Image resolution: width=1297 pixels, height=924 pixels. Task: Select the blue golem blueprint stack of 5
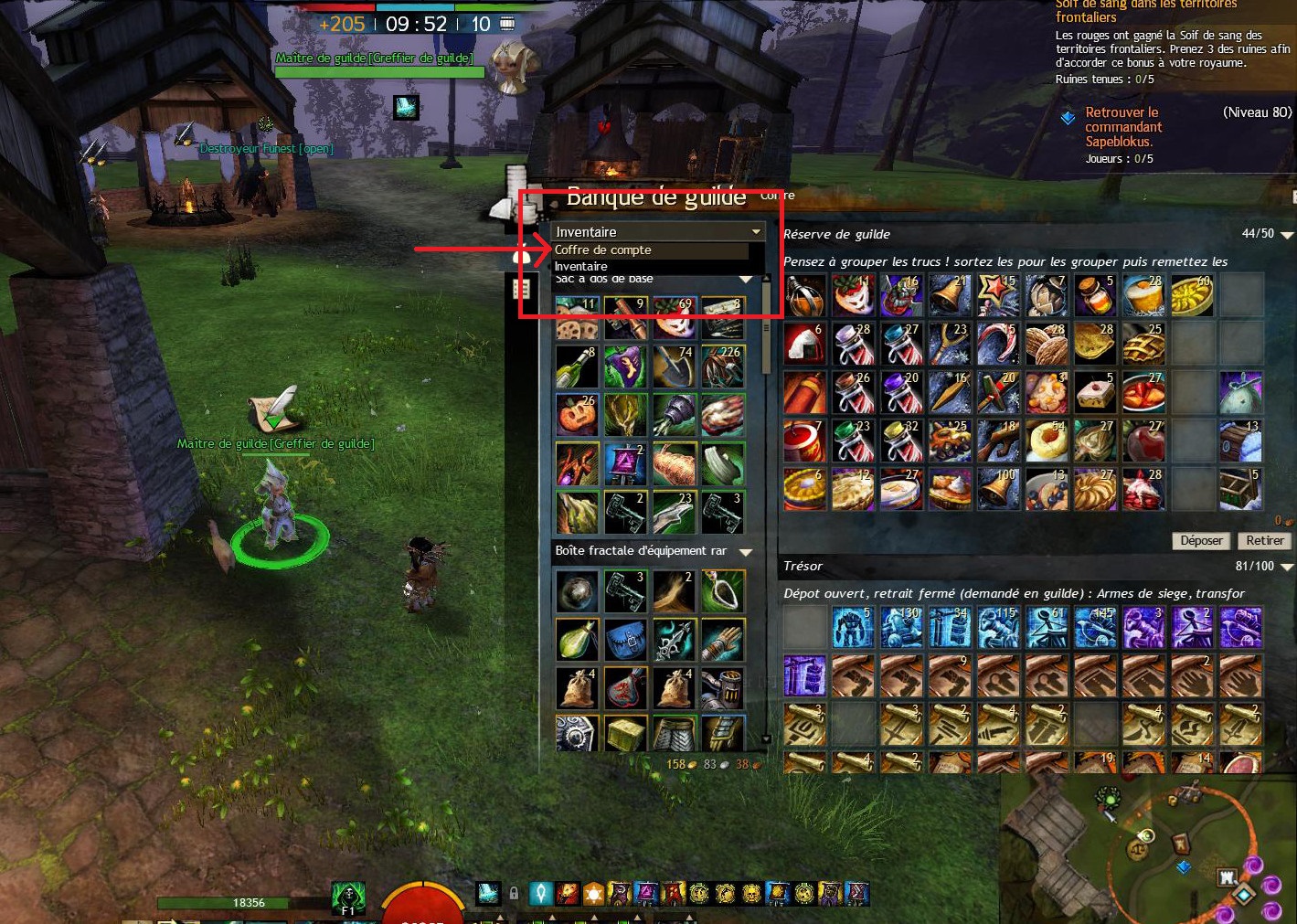pyautogui.click(x=853, y=628)
